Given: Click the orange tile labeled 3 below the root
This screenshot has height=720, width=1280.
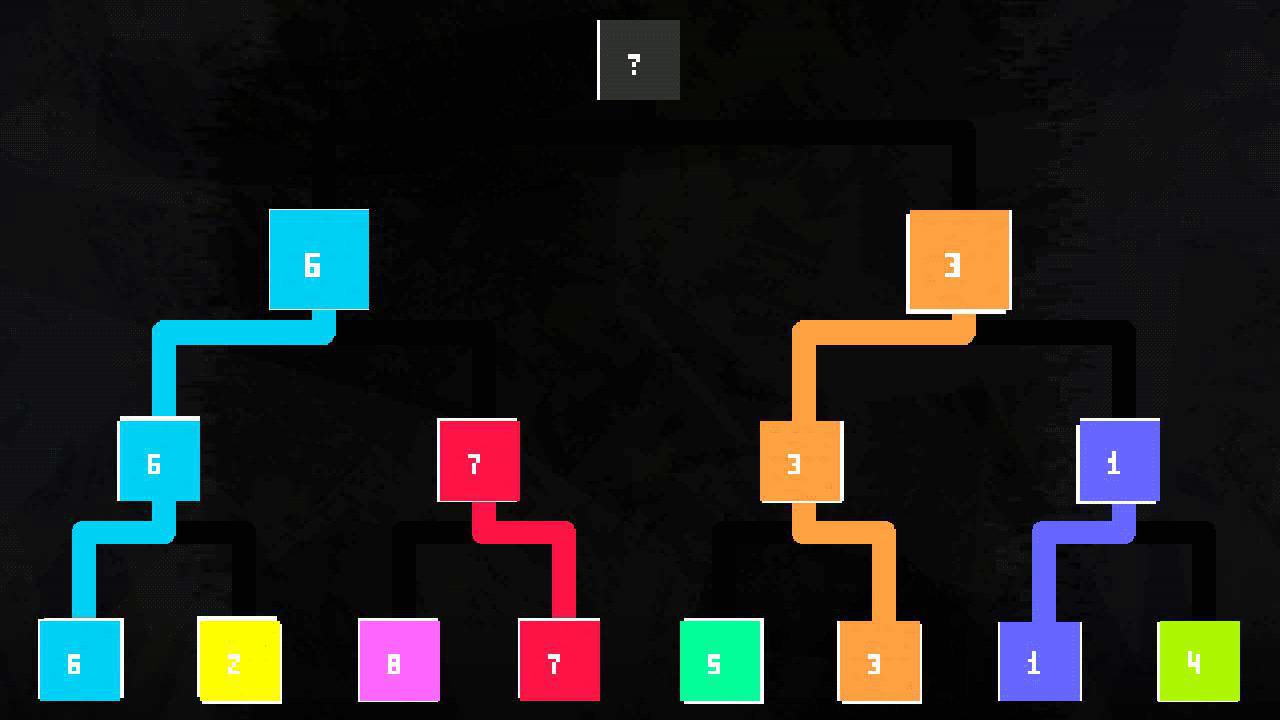Looking at the screenshot, I should click(958, 262).
